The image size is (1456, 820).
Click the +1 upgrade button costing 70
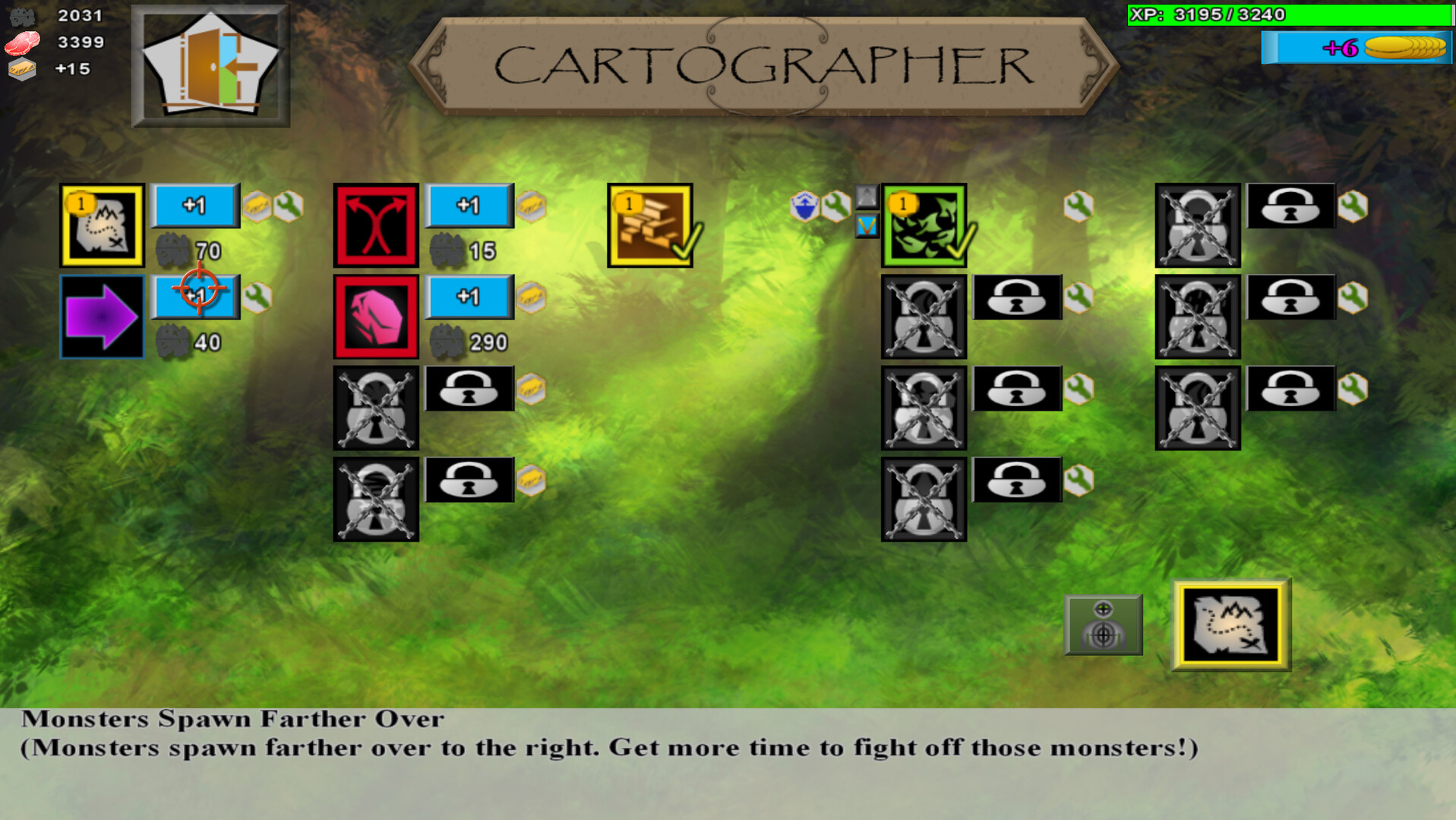tap(194, 206)
